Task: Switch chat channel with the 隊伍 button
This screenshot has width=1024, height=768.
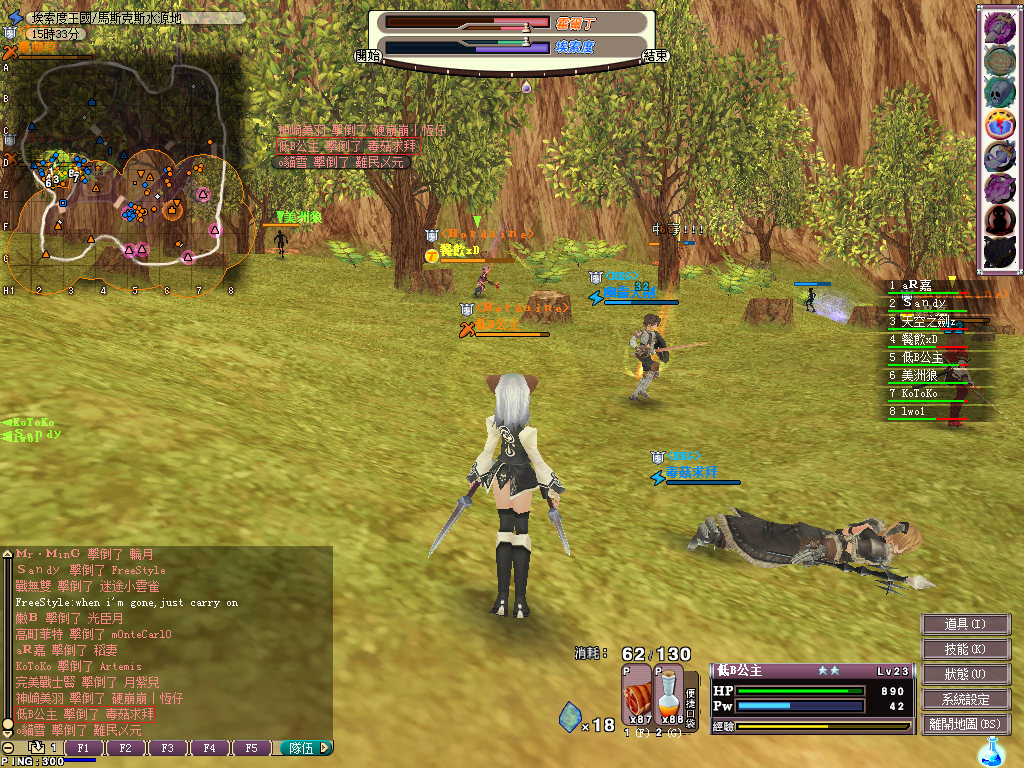Action: (x=302, y=747)
